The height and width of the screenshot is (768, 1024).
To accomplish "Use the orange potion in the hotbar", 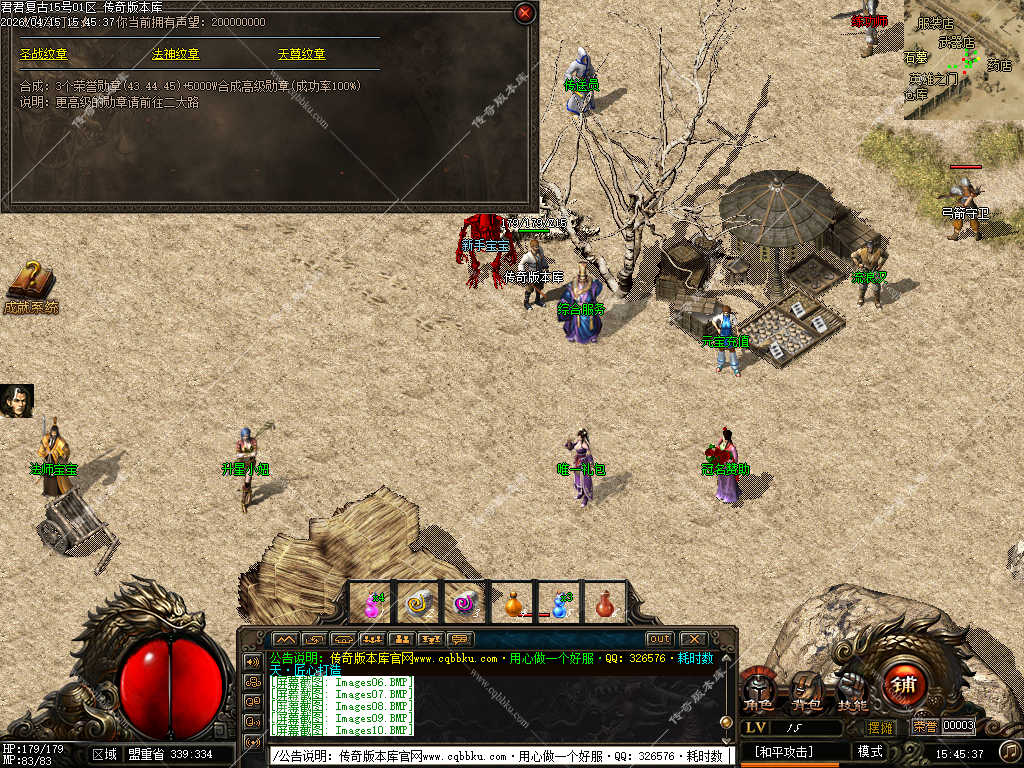I will [x=513, y=603].
